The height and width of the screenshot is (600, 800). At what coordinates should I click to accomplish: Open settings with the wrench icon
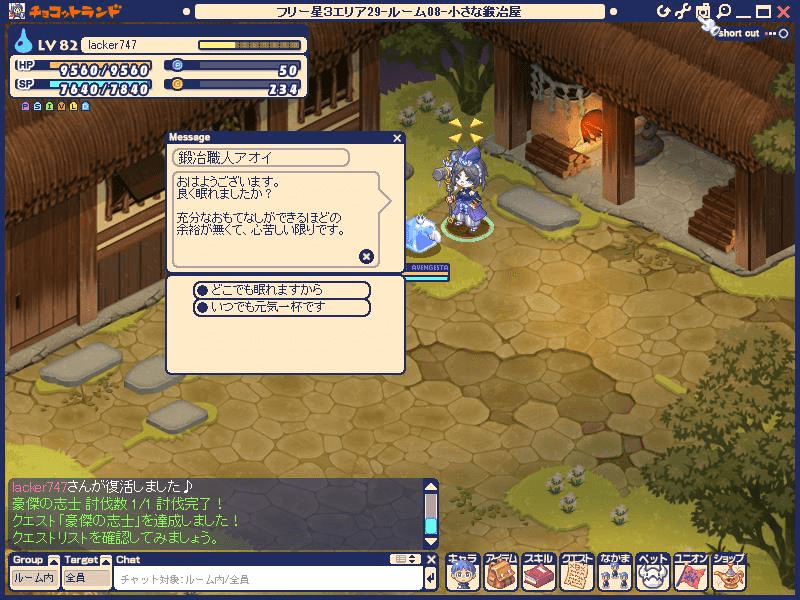click(683, 11)
